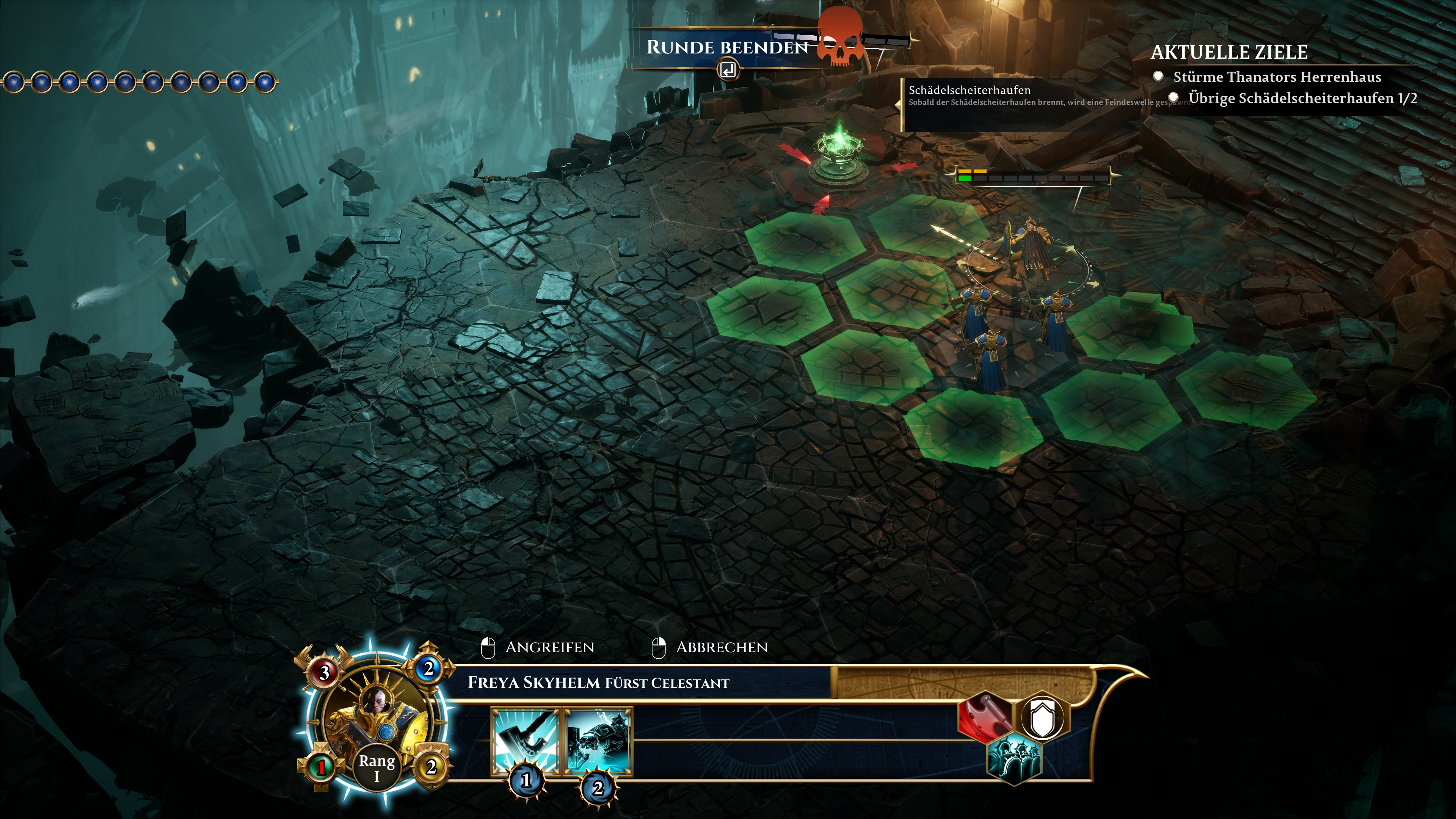Open the Stürme Thanators Herrenhaus objective
The image size is (1456, 819).
(x=1277, y=77)
